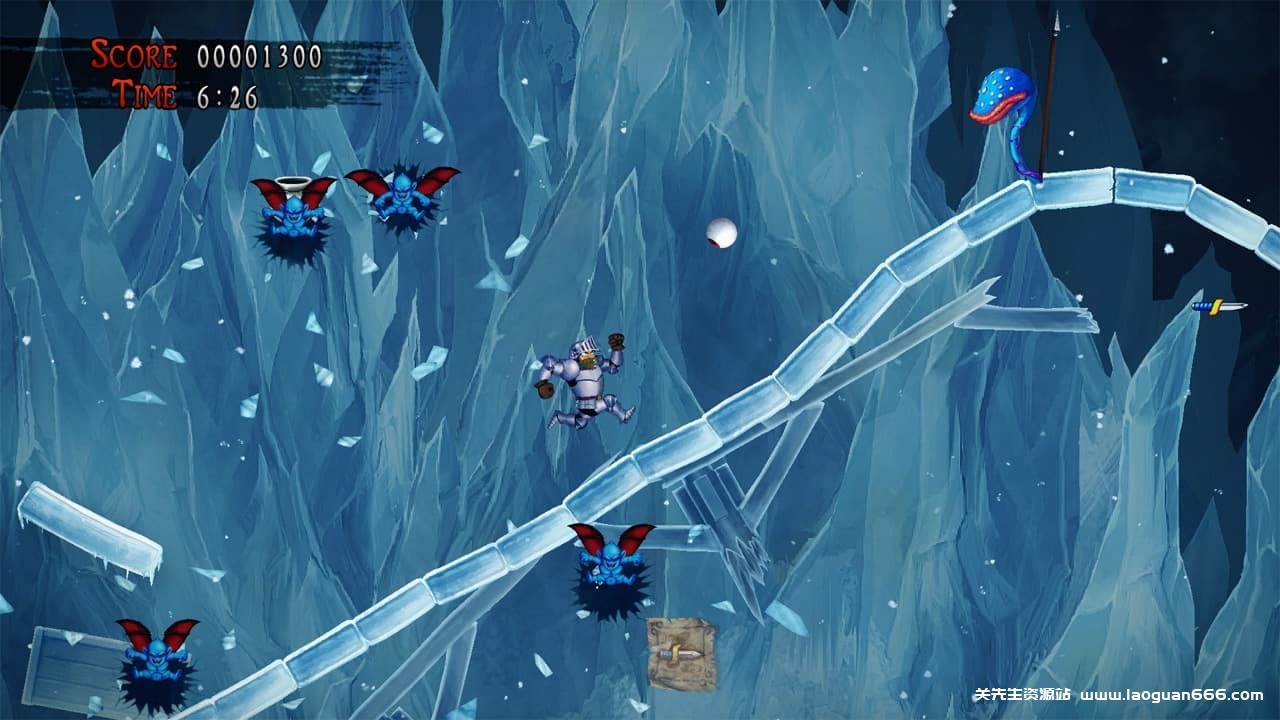Click the score value 00001300
1280x720 pixels.
[262, 53]
